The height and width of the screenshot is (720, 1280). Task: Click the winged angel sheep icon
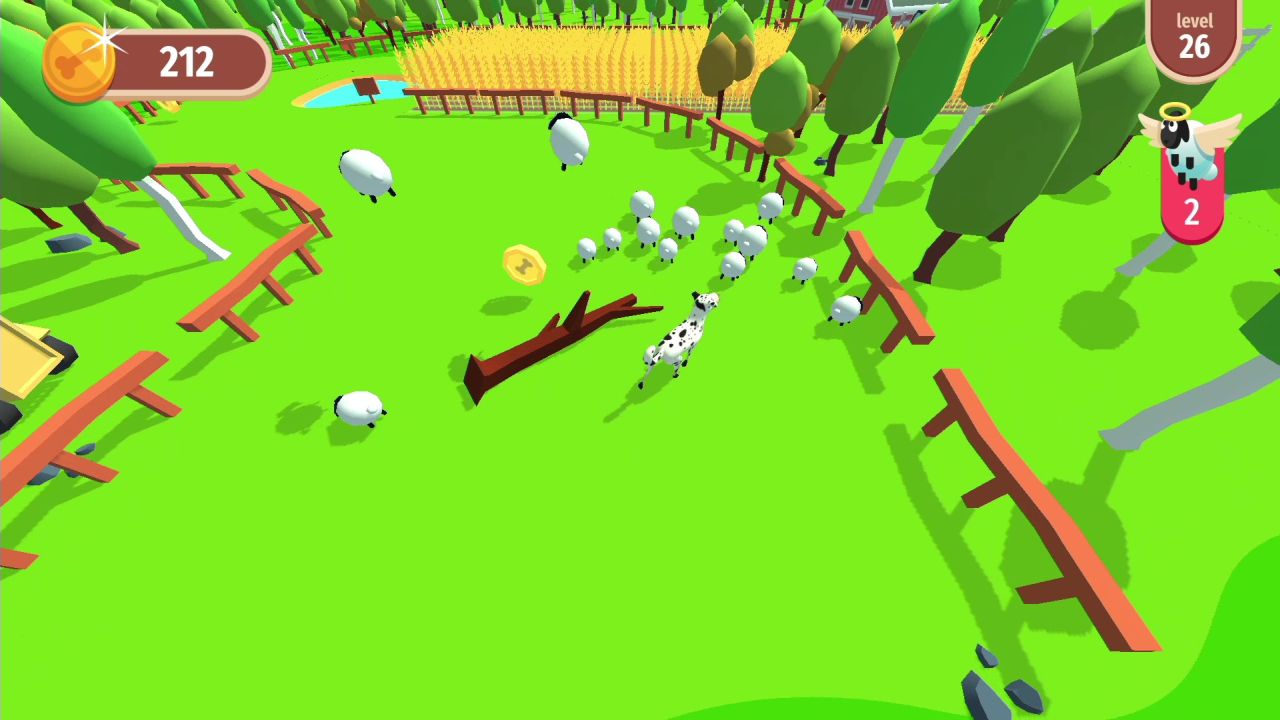[1190, 148]
